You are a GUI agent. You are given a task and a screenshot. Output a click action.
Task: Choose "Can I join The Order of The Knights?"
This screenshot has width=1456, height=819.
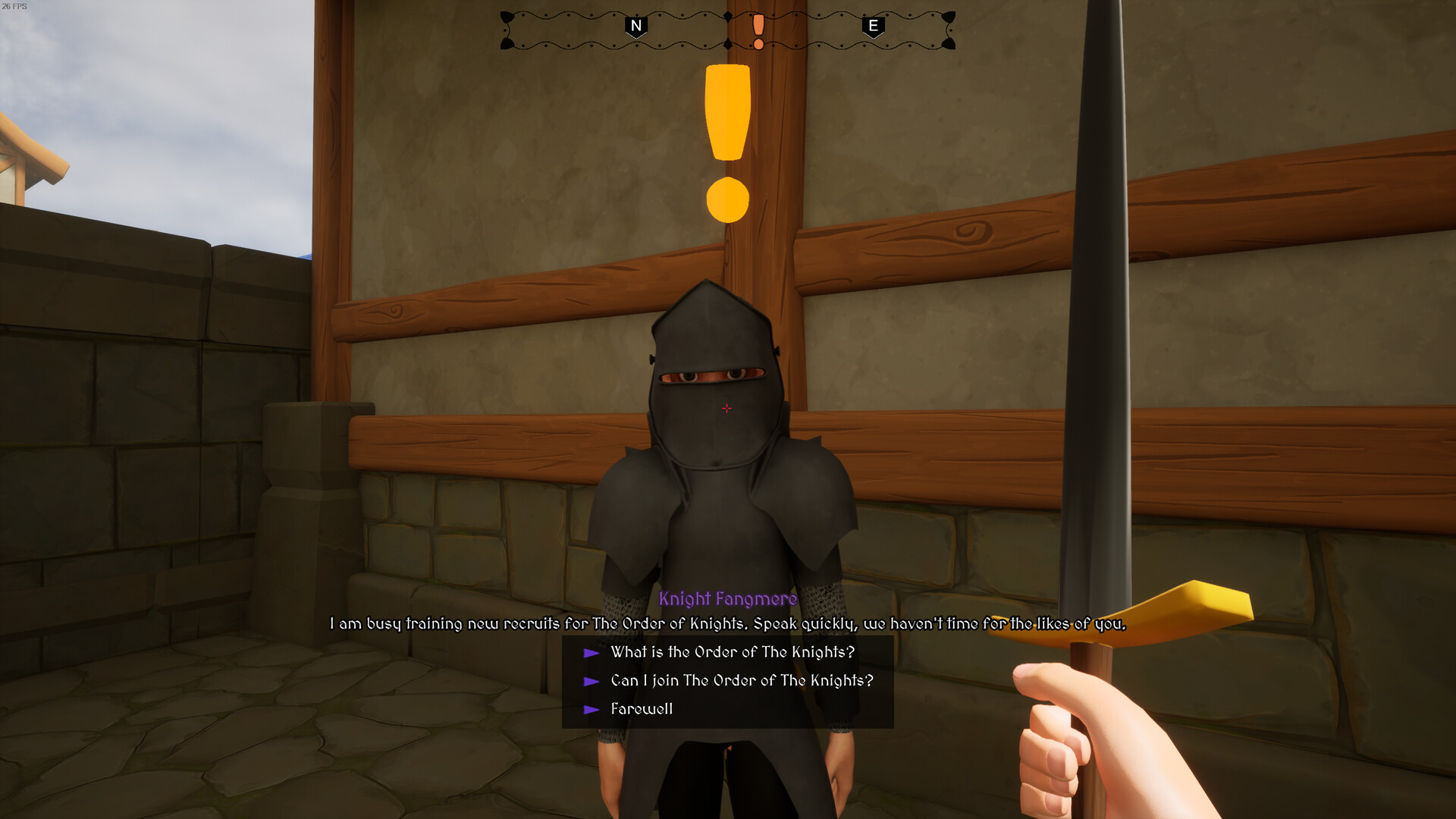[741, 680]
